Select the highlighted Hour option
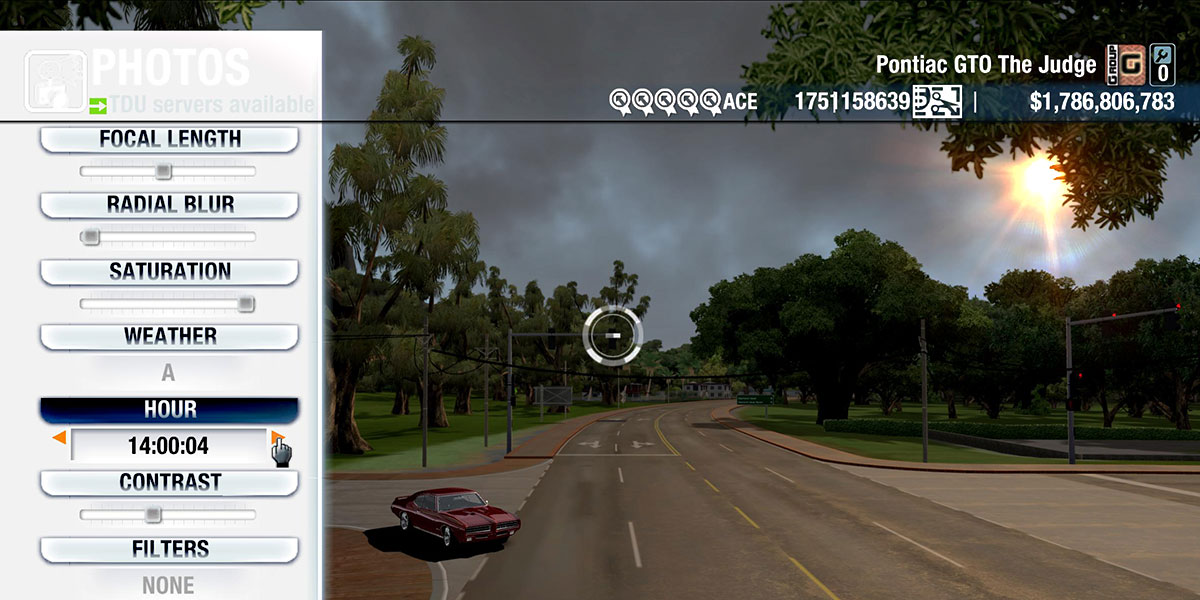The height and width of the screenshot is (600, 1200). click(x=169, y=410)
